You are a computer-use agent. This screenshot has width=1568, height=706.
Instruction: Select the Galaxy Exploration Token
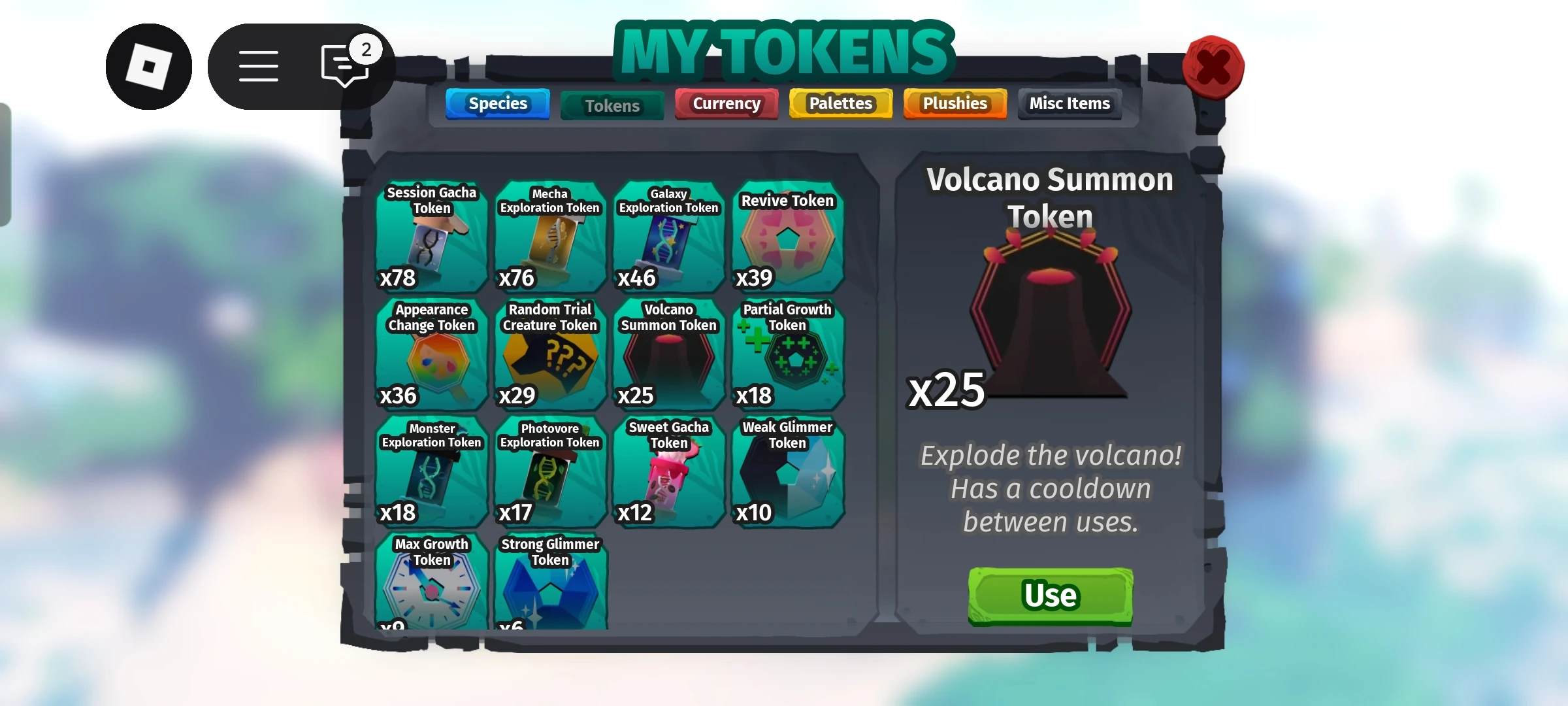click(x=668, y=235)
